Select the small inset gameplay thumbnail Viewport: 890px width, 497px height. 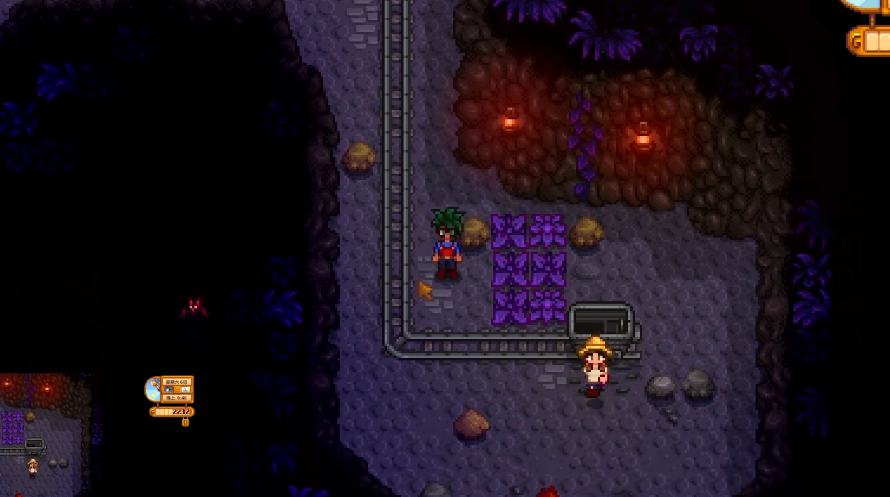[x=45, y=424]
